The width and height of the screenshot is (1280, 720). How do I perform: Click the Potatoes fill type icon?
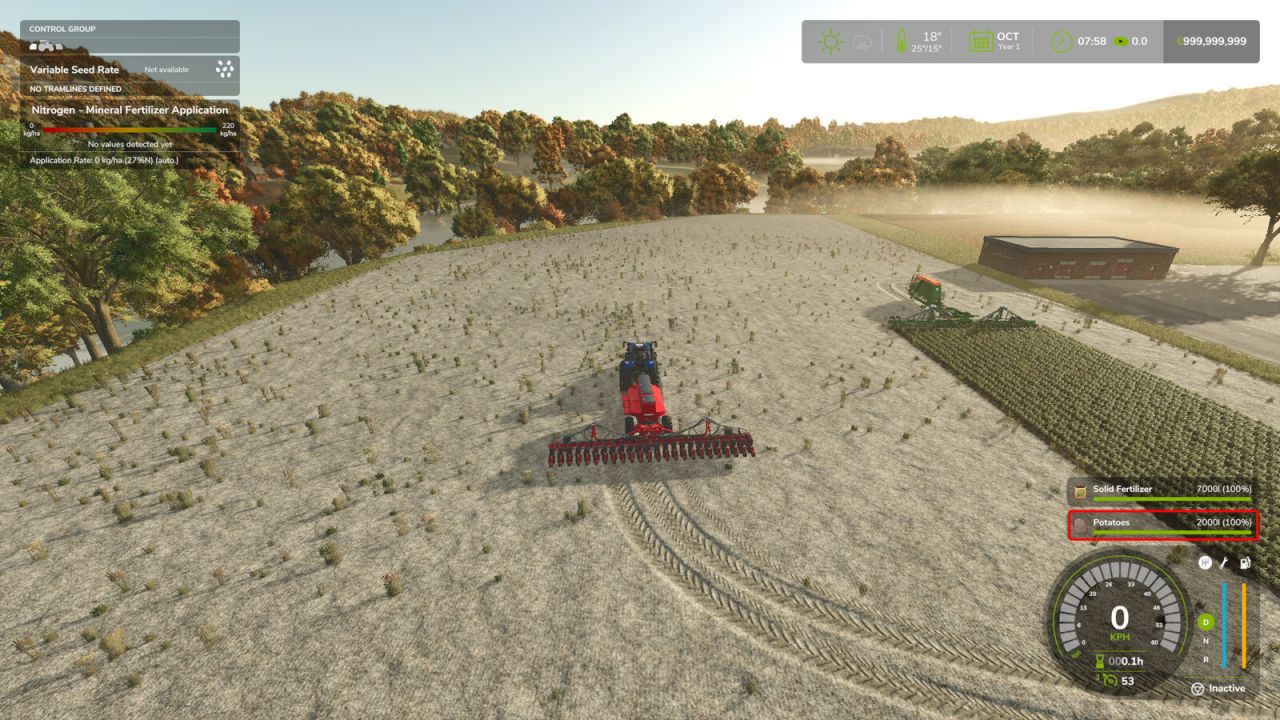coord(1080,523)
